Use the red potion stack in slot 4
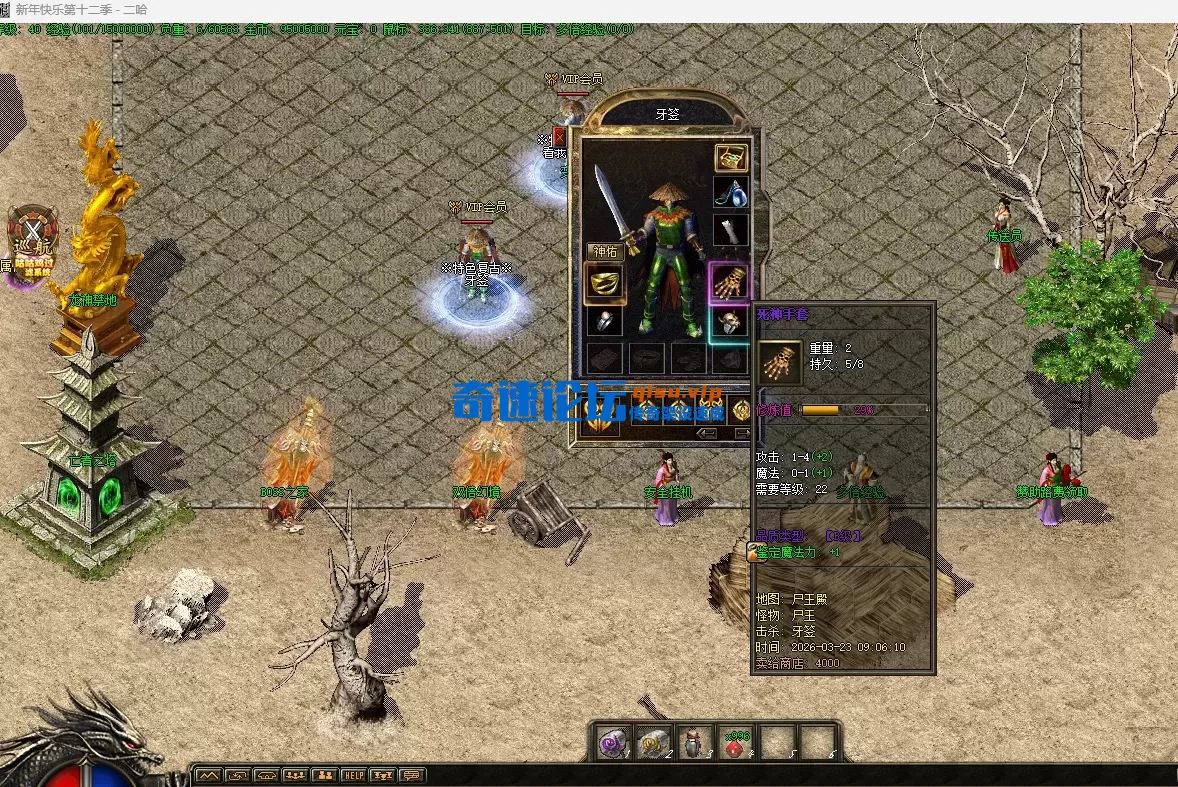This screenshot has height=787, width=1178. pyautogui.click(x=736, y=743)
